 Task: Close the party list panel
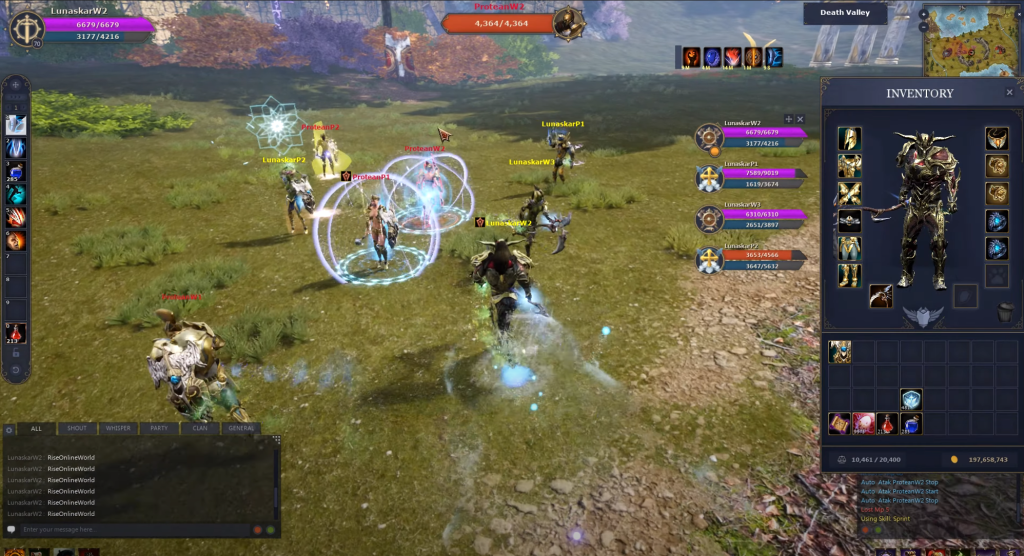tap(800, 119)
